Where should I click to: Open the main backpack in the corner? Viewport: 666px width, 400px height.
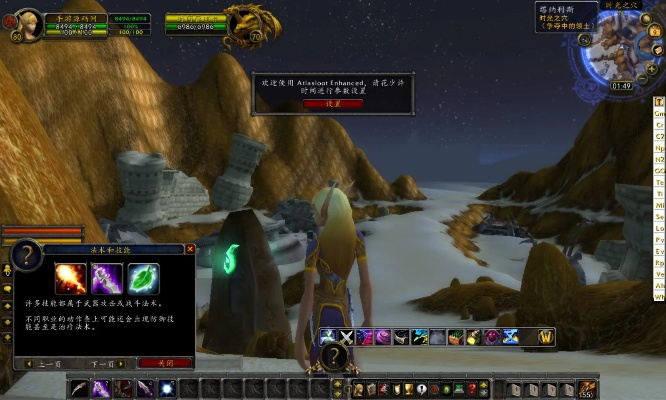coord(587,388)
